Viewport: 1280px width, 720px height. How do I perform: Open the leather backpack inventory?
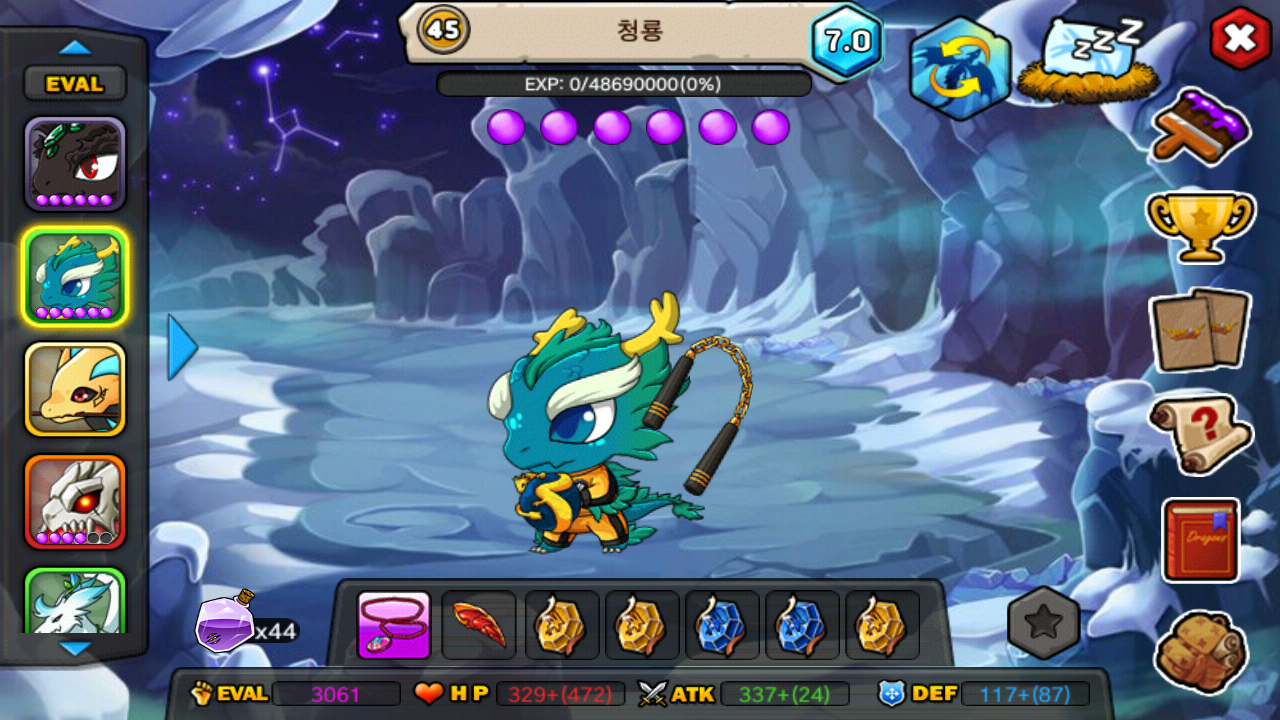(1201, 651)
